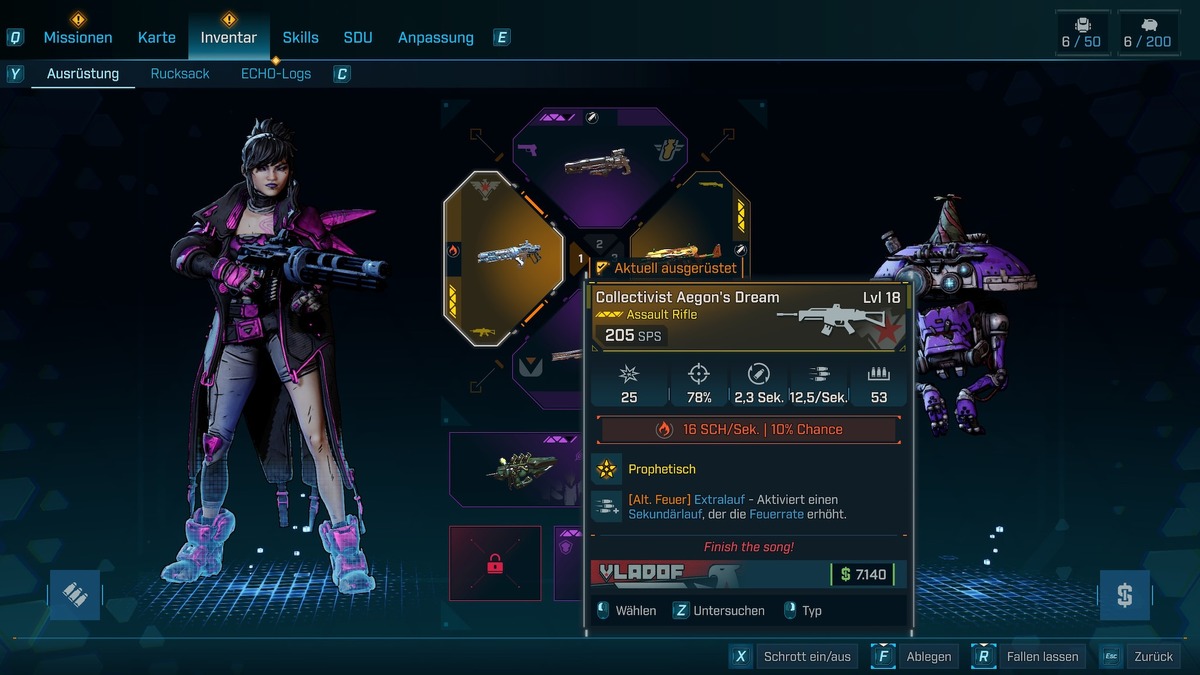The height and width of the screenshot is (675, 1200).
Task: Click the dollar sign sell button
Action: pos(1124,595)
